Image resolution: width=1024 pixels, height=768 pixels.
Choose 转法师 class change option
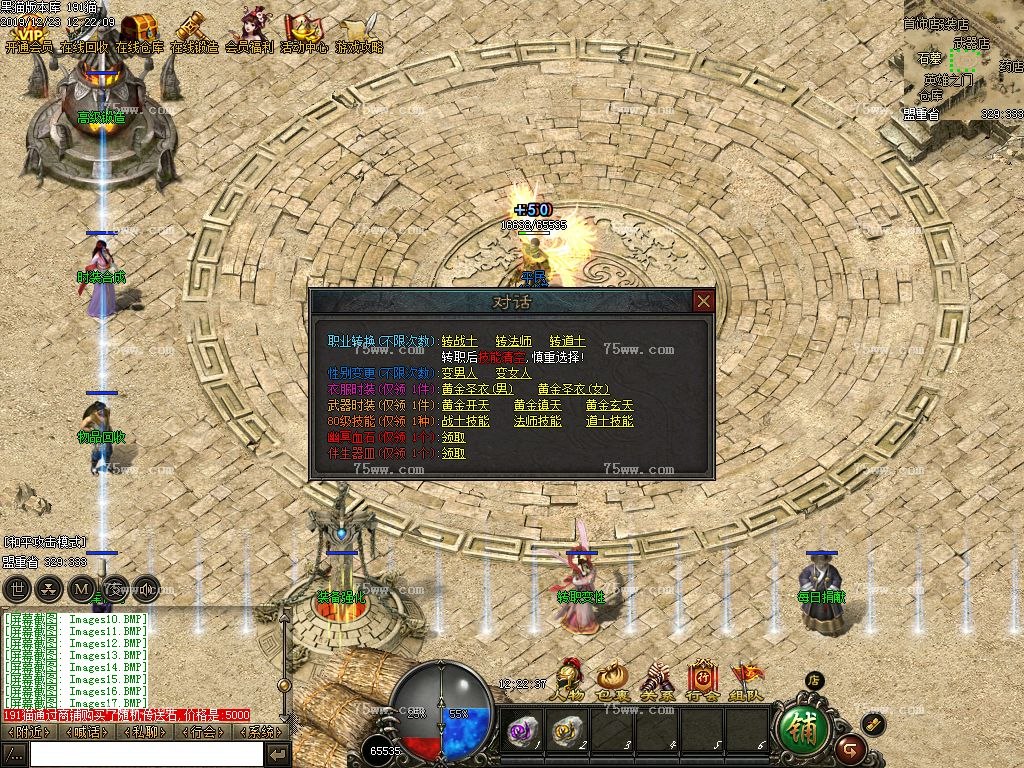coord(514,341)
